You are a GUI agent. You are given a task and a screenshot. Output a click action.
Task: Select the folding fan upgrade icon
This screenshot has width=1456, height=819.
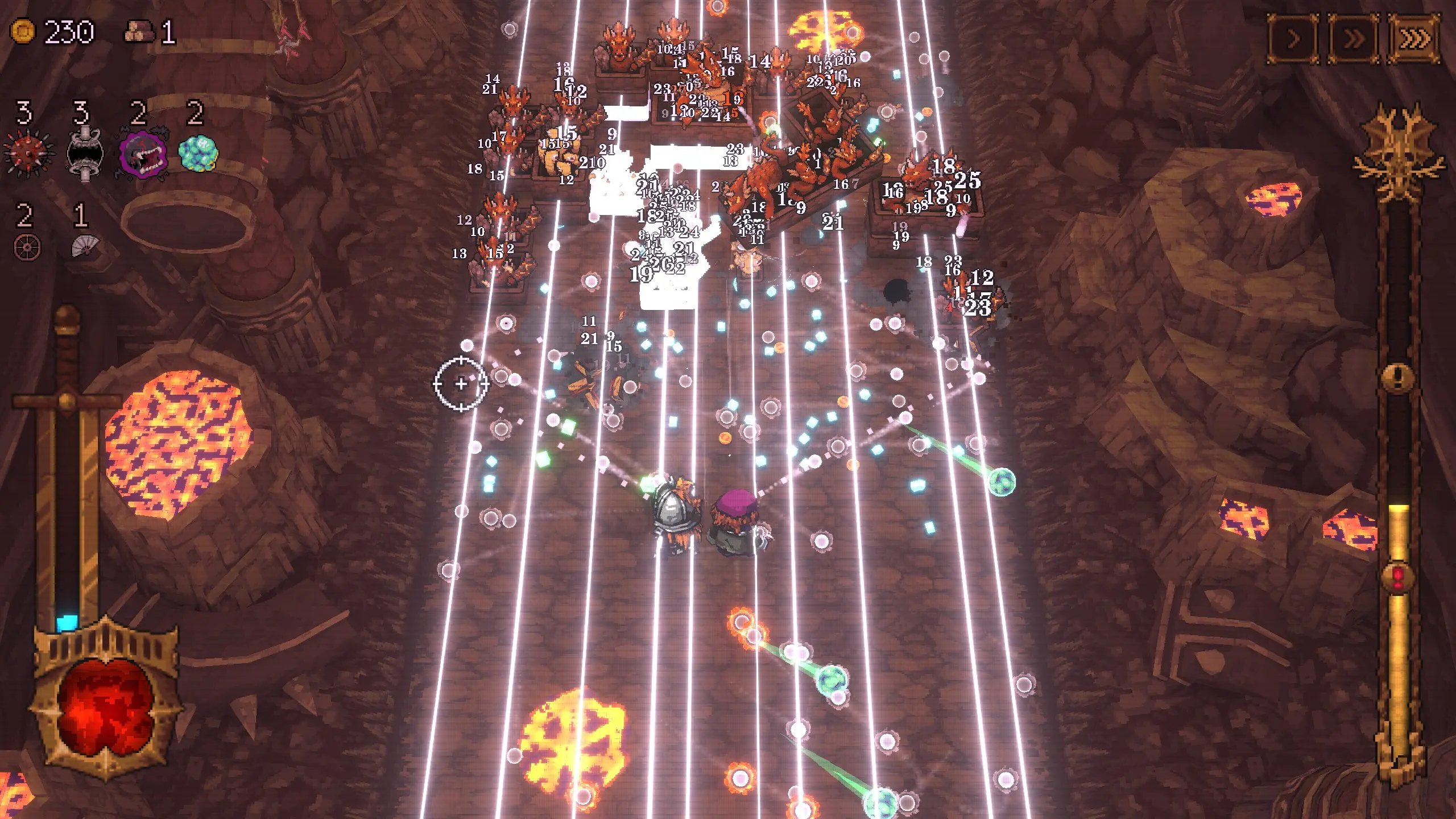click(84, 247)
